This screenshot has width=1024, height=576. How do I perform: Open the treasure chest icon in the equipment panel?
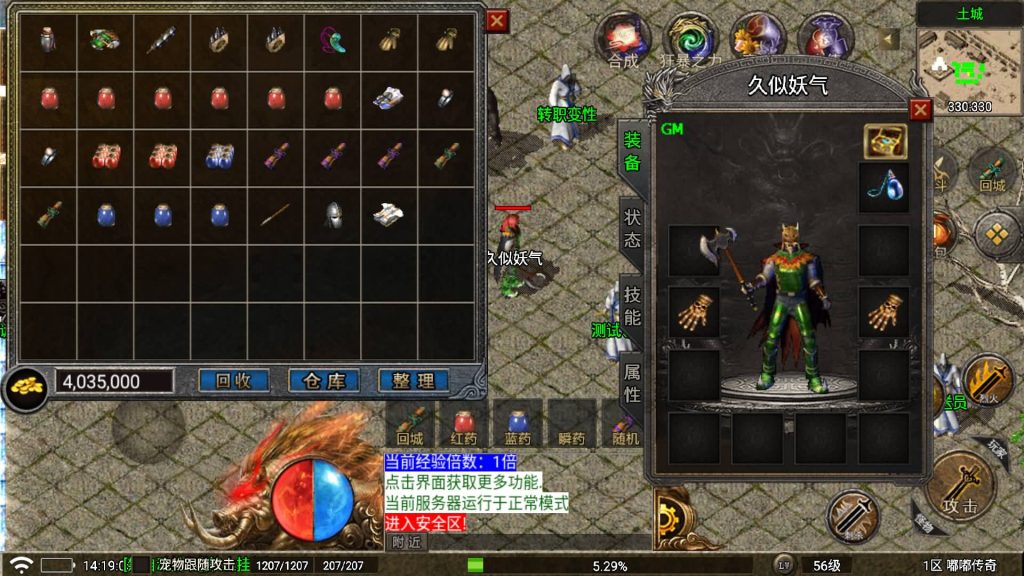884,141
